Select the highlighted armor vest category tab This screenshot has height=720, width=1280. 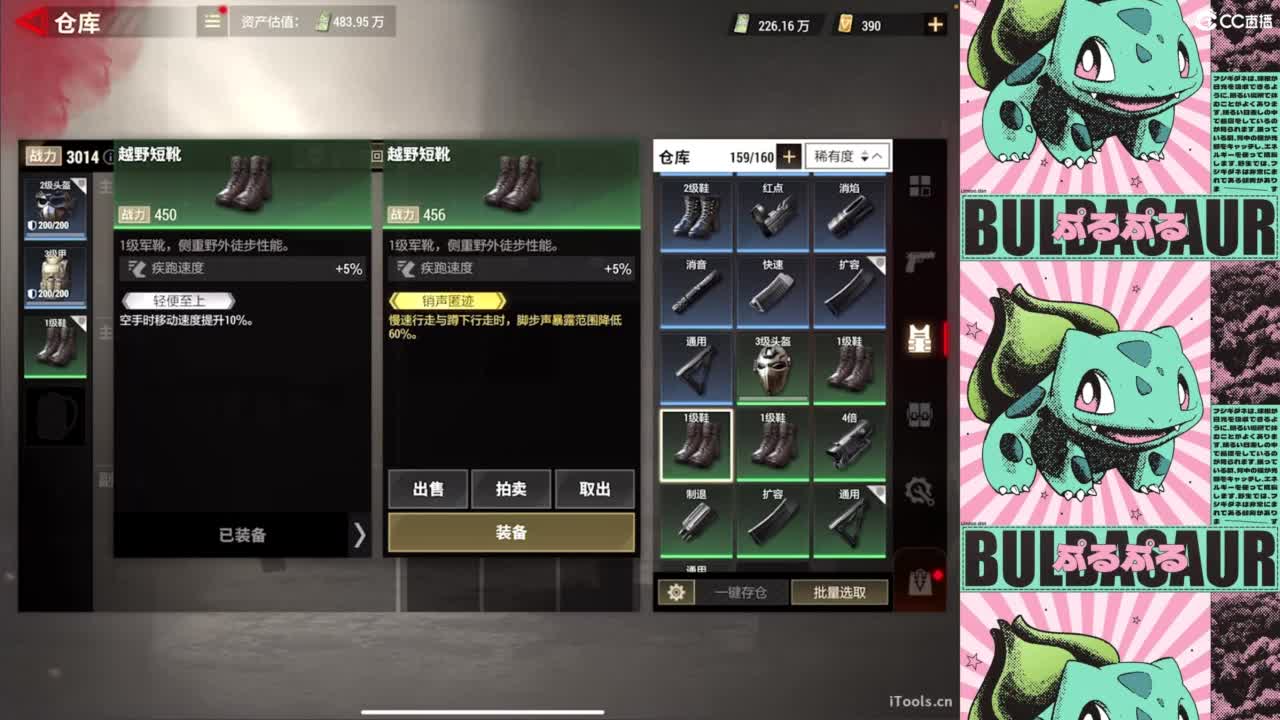click(919, 338)
